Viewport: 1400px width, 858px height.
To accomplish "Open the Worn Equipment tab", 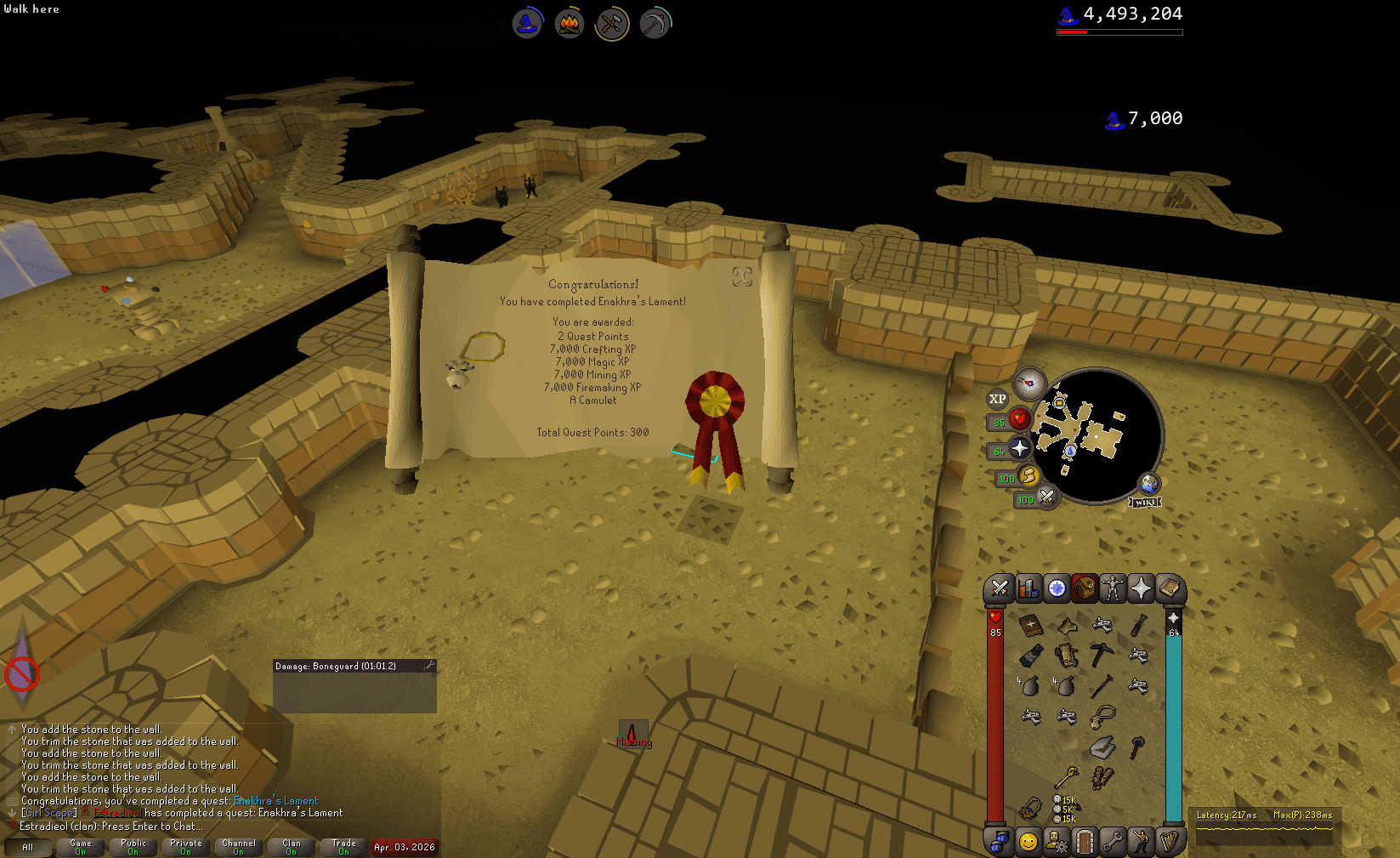I will (1112, 588).
